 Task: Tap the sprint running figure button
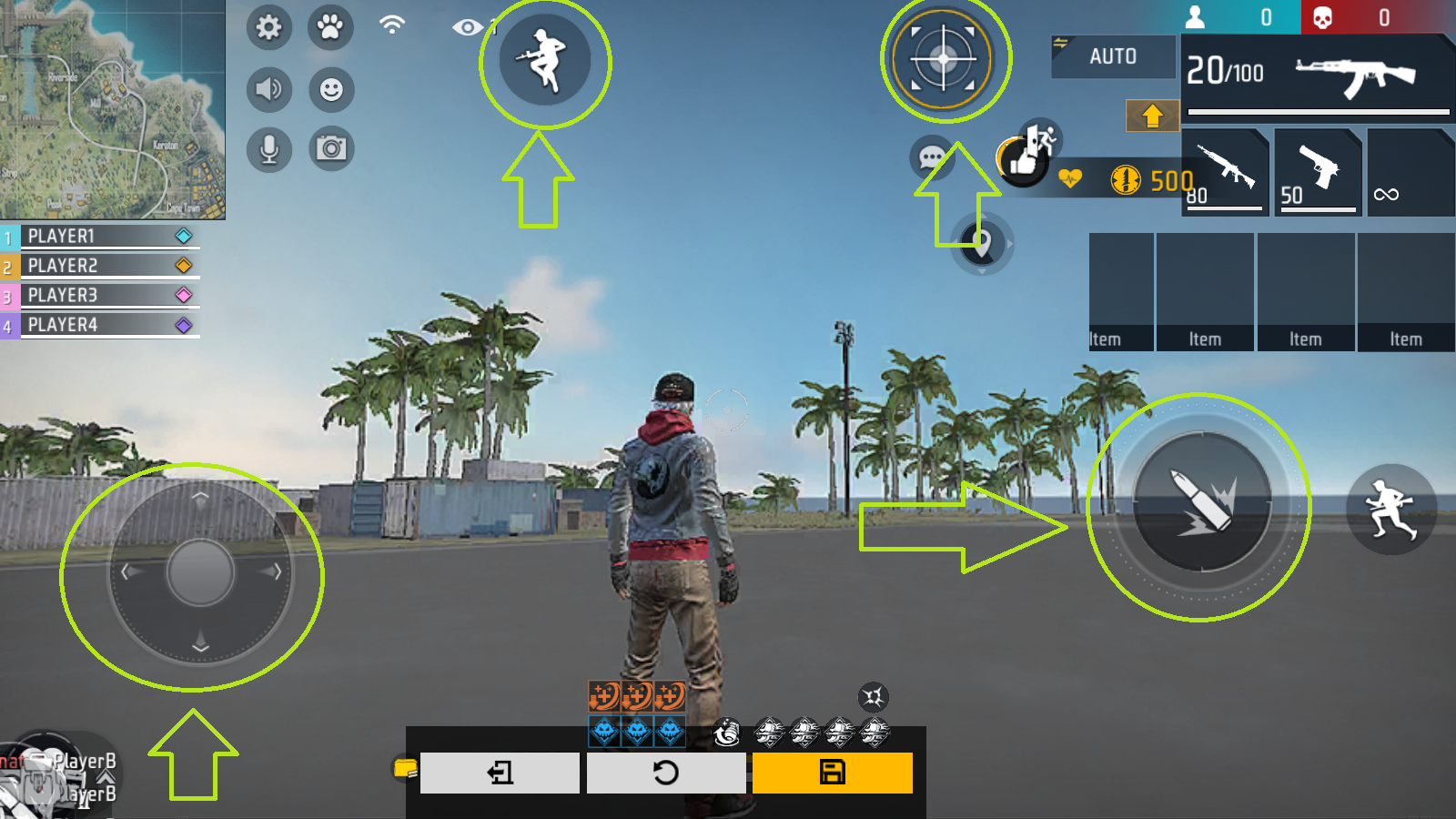click(x=1390, y=508)
